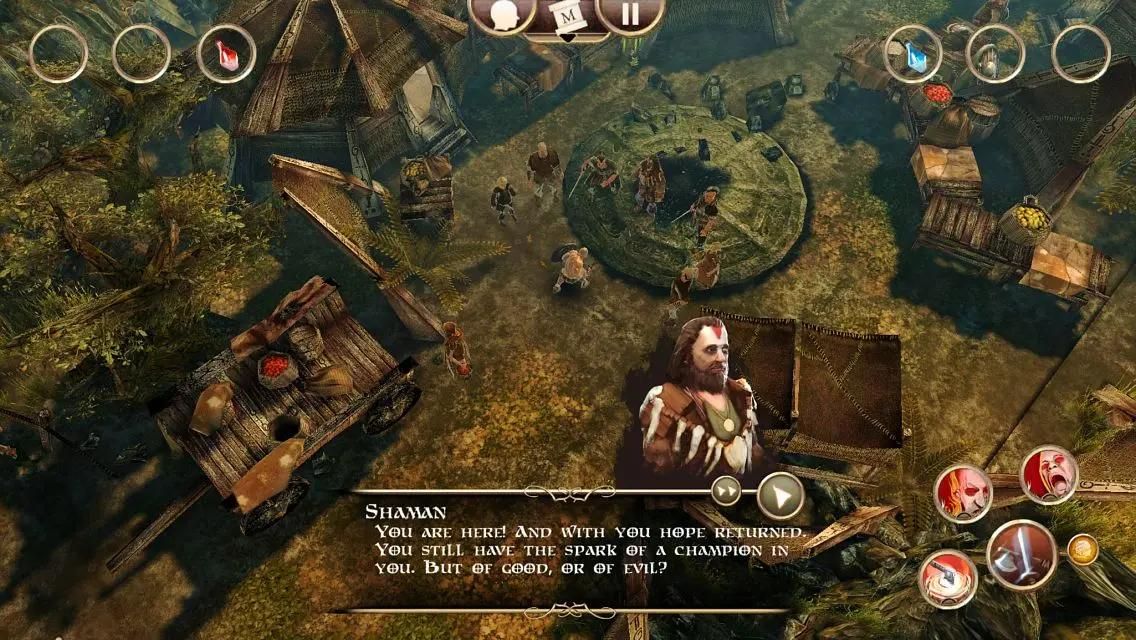Open the map scroll marked M
Screen dimensions: 1136x640
click(x=566, y=16)
